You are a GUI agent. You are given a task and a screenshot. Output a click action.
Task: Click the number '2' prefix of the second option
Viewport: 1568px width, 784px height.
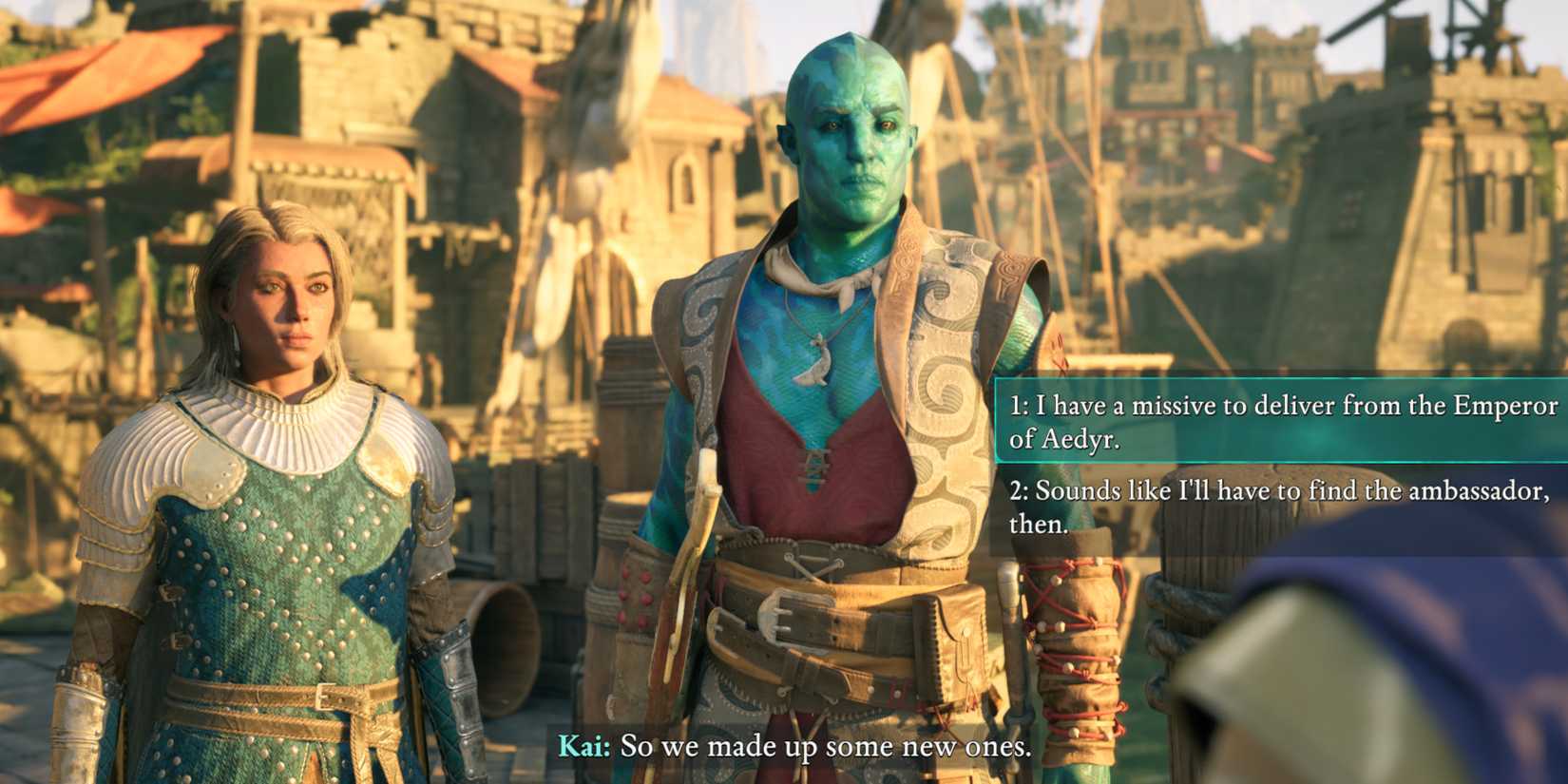click(x=1019, y=490)
